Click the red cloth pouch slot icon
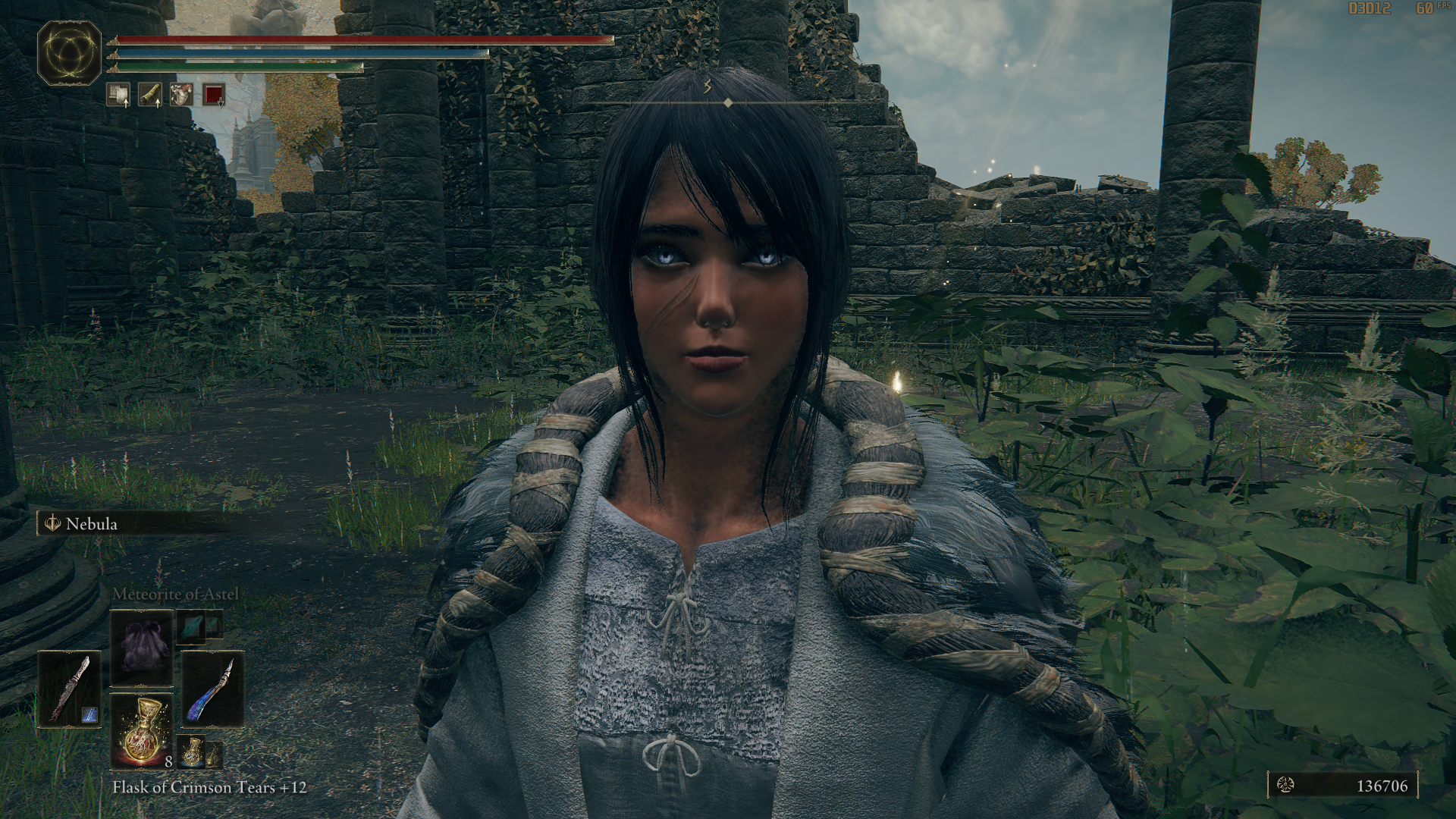 click(x=213, y=96)
